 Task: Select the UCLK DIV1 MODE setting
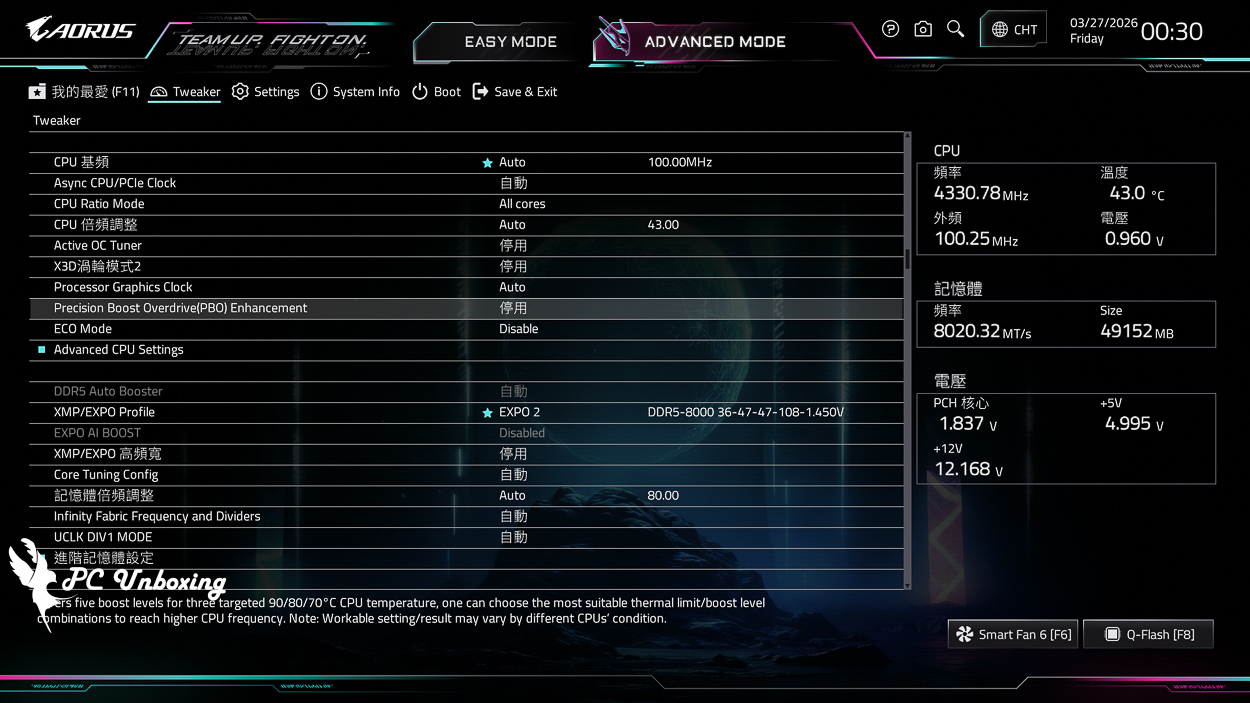(x=103, y=537)
